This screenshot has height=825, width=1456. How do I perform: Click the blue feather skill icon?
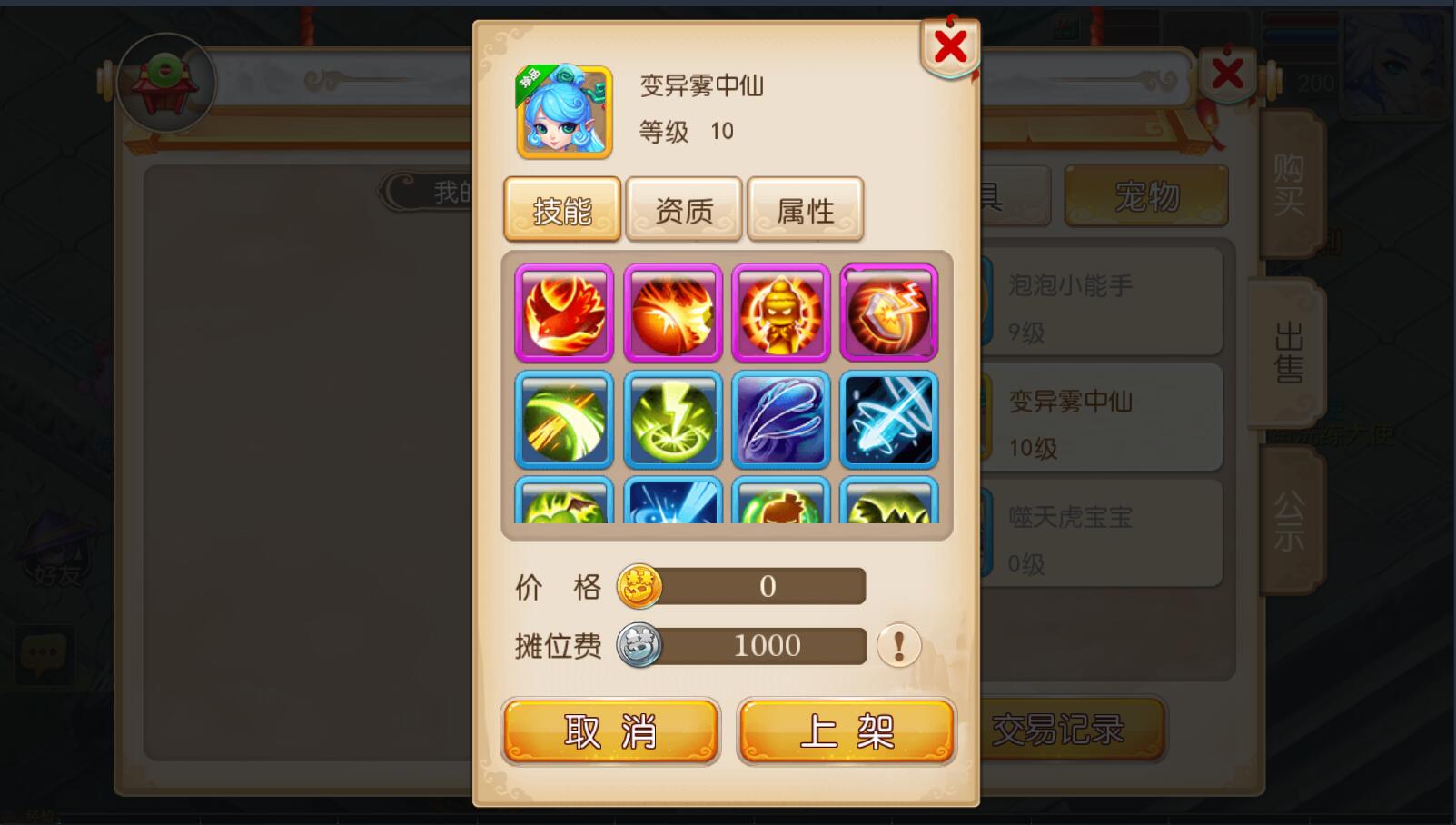click(780, 419)
